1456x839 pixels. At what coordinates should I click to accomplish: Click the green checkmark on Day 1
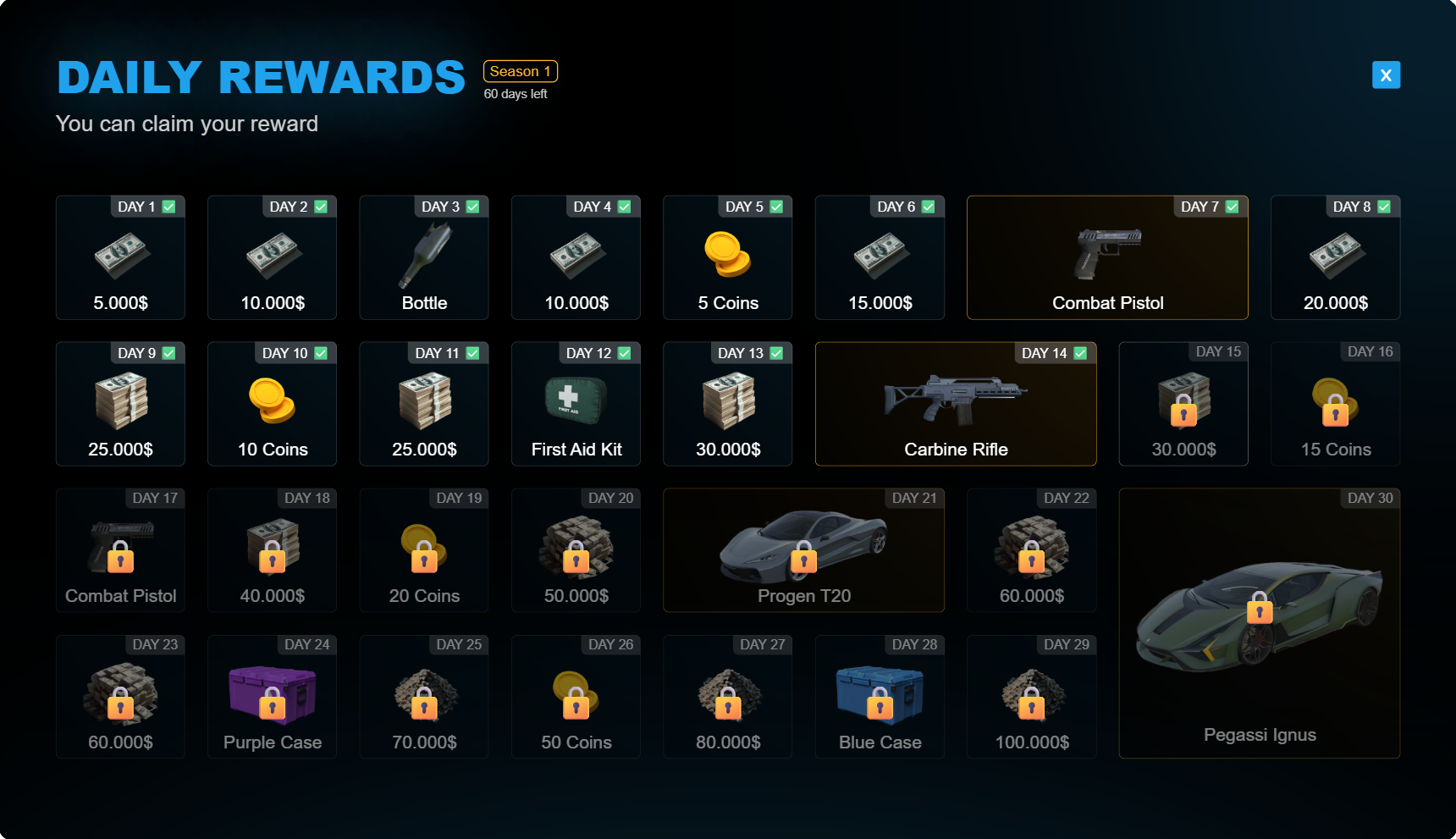tap(168, 206)
